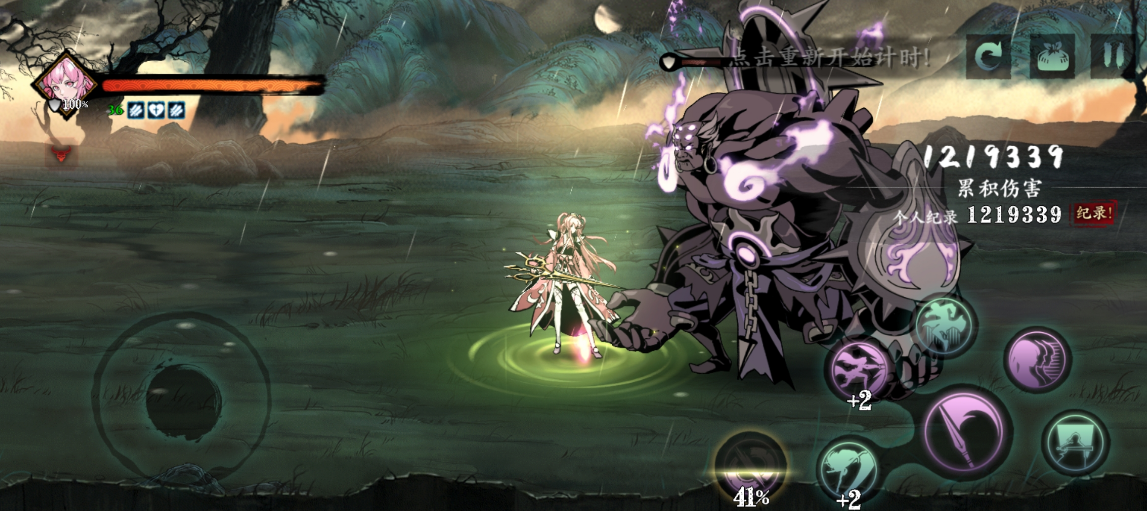
Task: Use the main spear attack button
Action: (x=965, y=432)
